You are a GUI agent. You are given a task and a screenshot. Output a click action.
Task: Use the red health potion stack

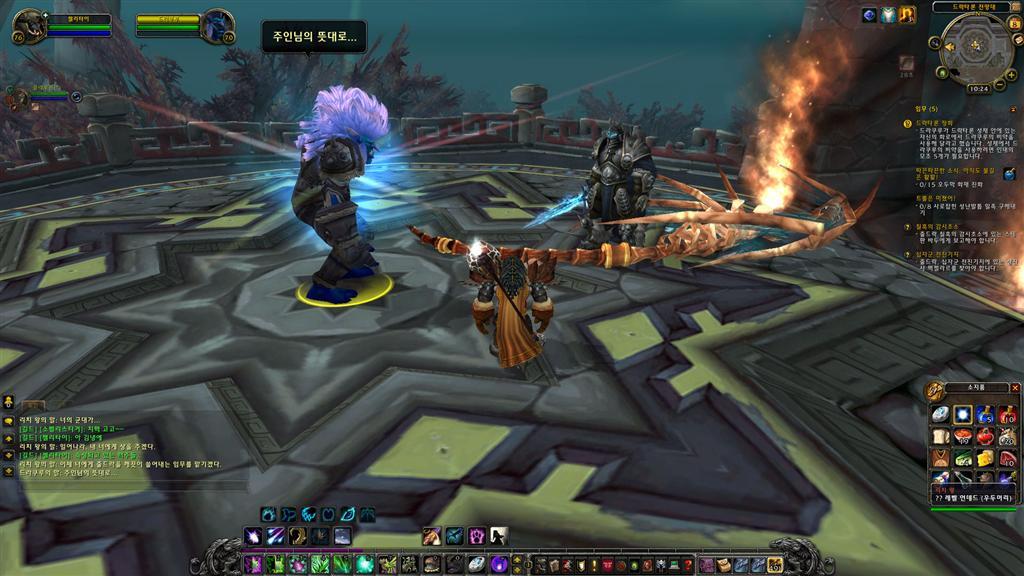pyautogui.click(x=1007, y=414)
